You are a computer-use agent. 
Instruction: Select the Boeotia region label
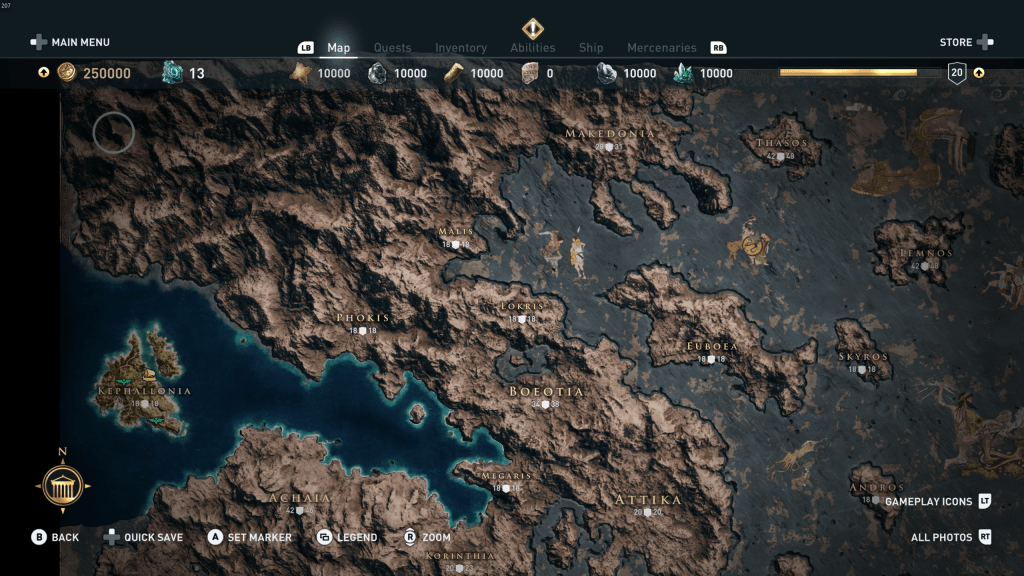pos(546,391)
